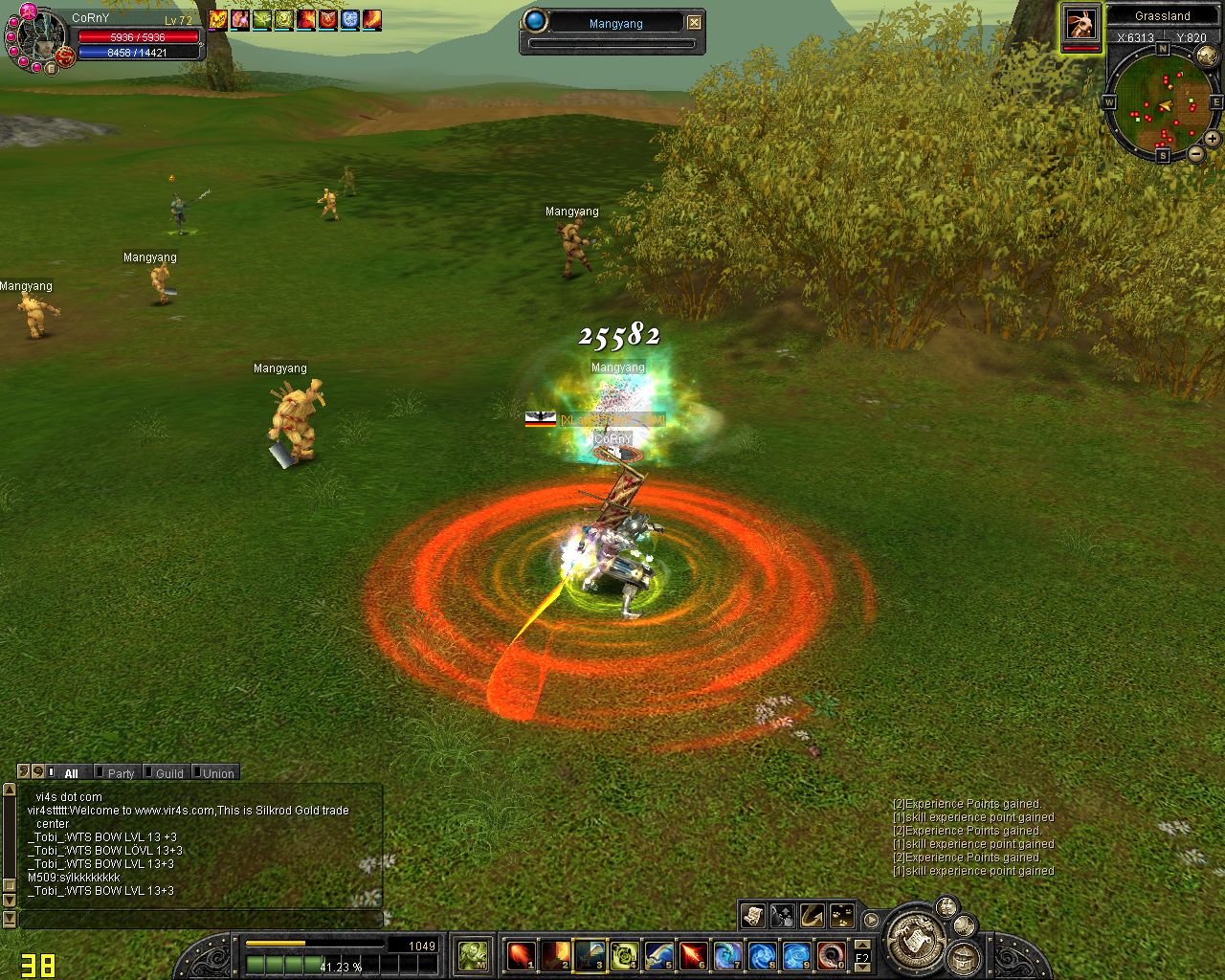This screenshot has width=1225, height=980.
Task: Show the All chat tab
Action: 71,773
